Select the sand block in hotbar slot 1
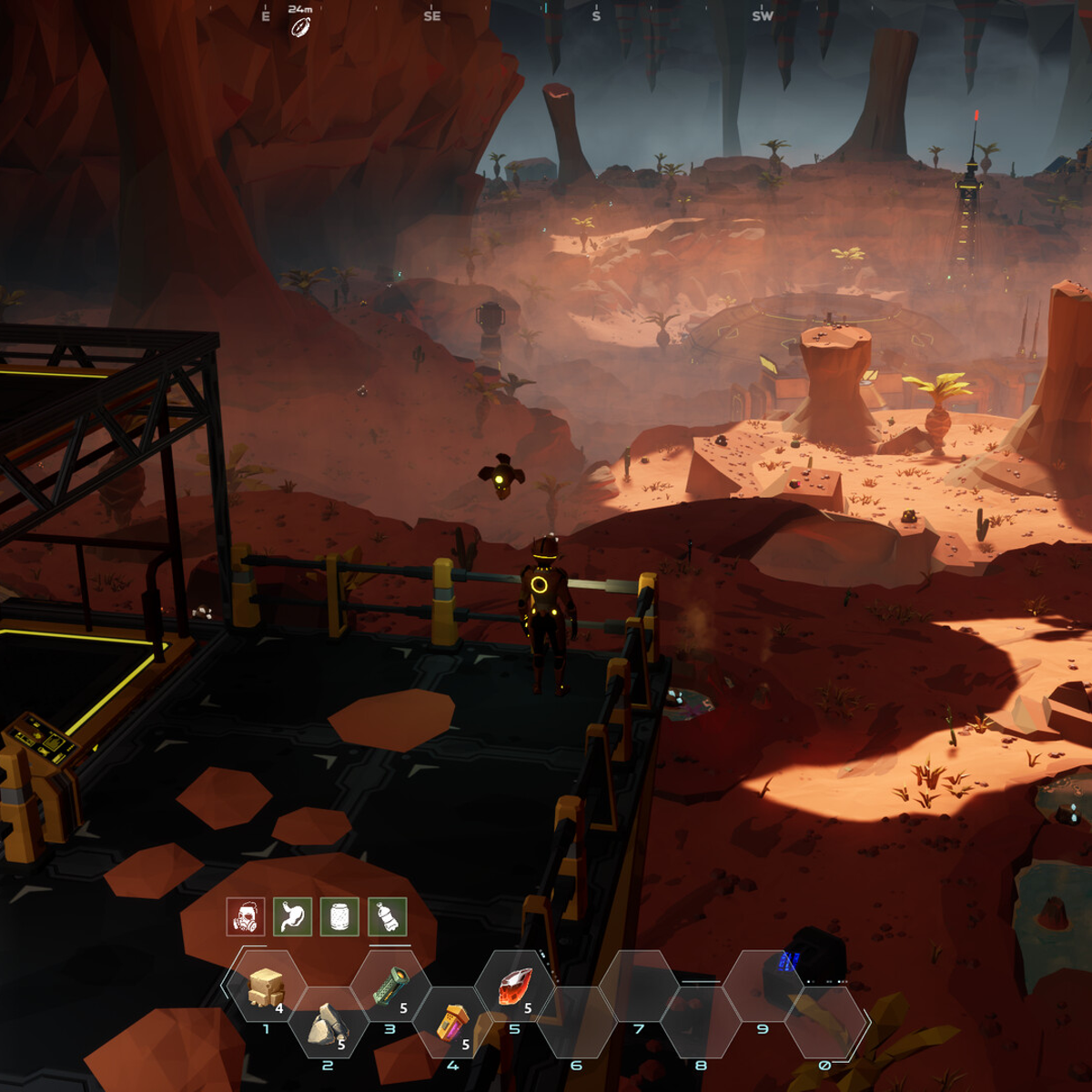The image size is (1092, 1092). tap(266, 987)
